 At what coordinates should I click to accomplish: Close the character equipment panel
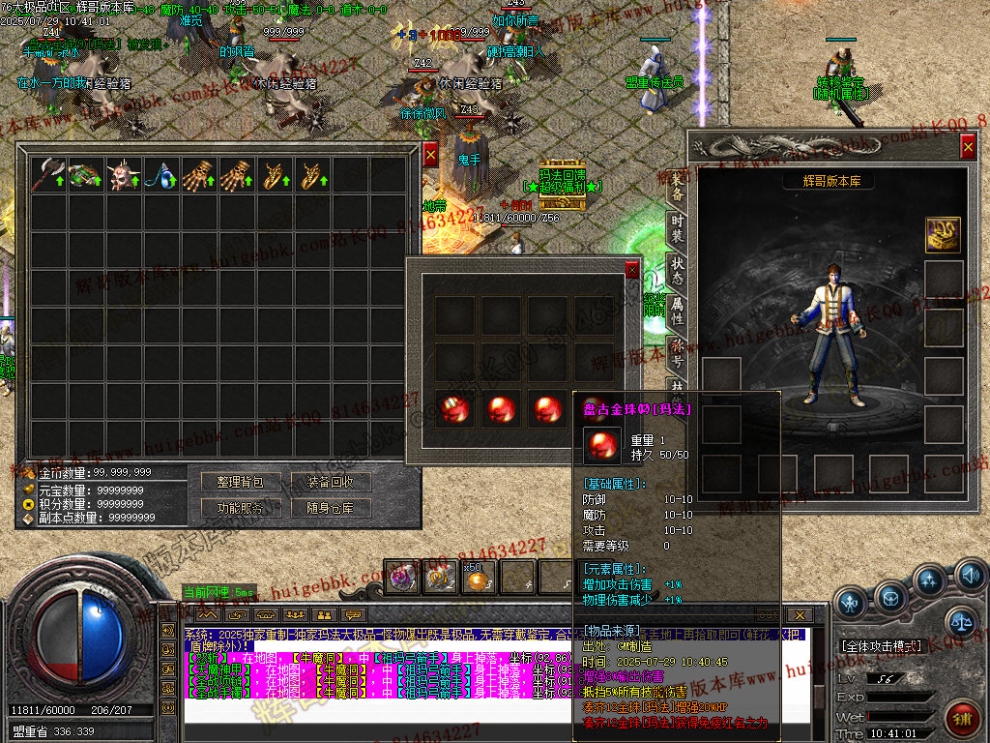967,147
